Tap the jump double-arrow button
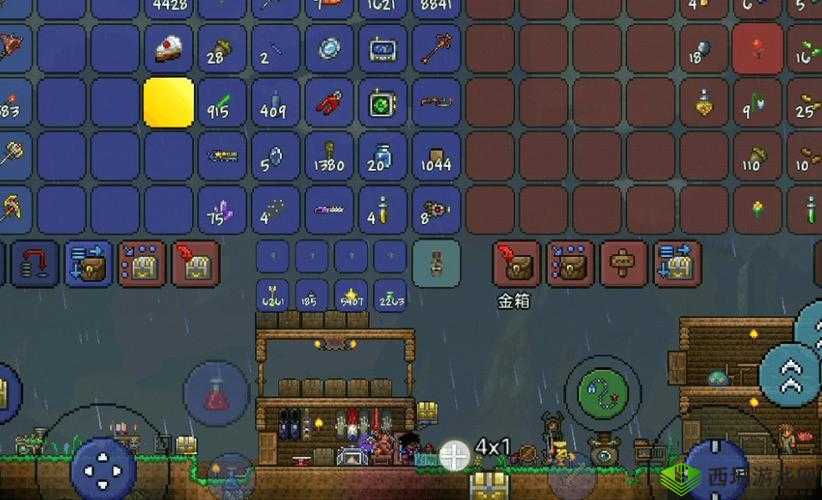Image resolution: width=822 pixels, height=500 pixels. click(x=789, y=373)
